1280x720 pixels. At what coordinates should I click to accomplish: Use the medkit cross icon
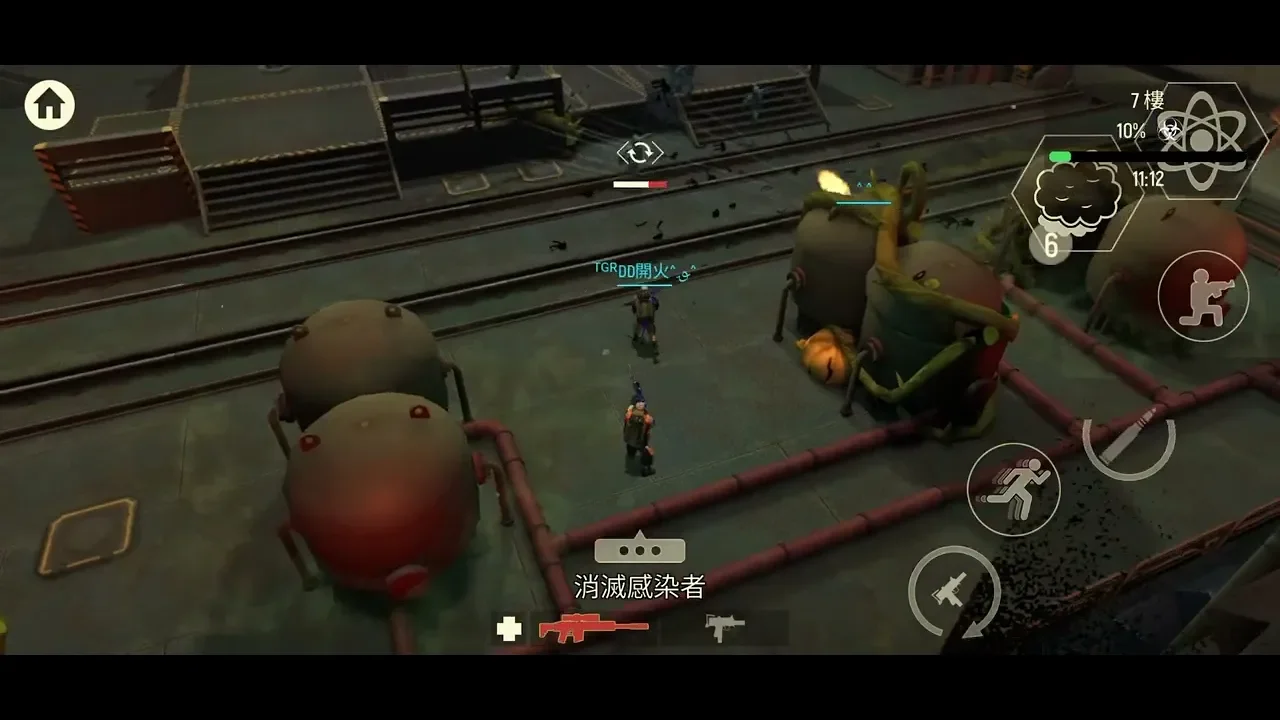[x=509, y=629]
